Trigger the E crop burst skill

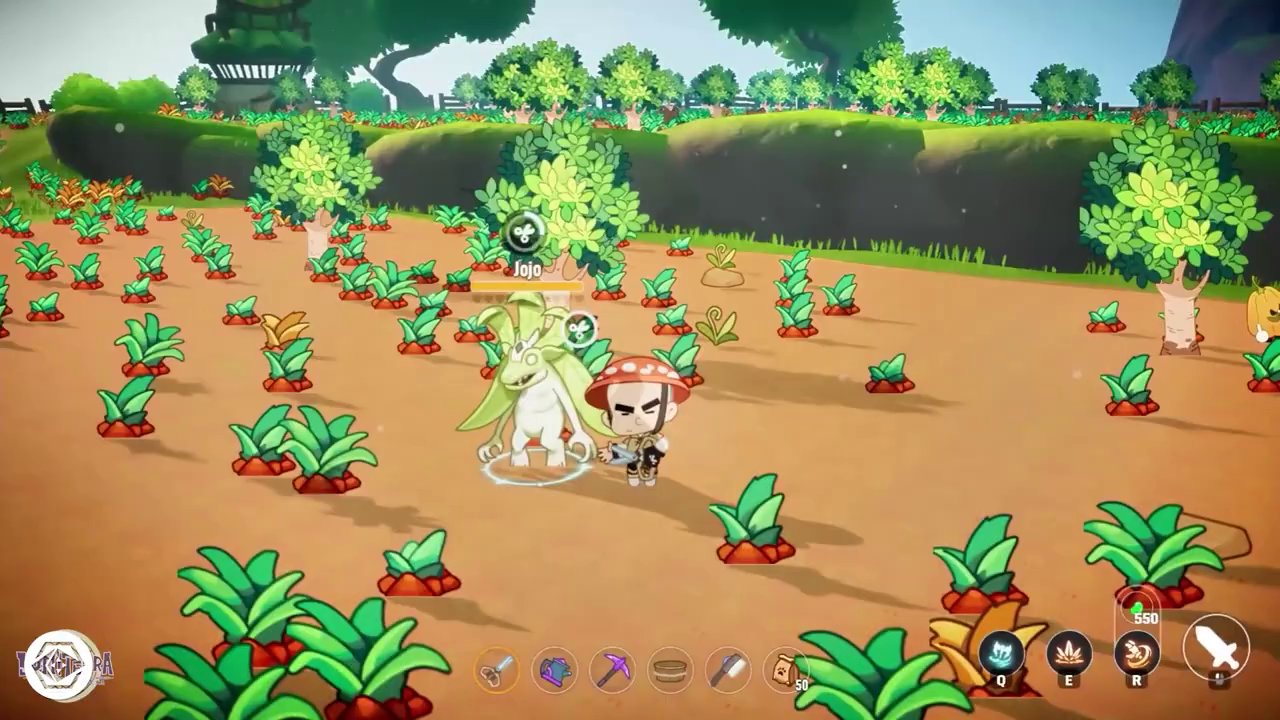click(1071, 652)
